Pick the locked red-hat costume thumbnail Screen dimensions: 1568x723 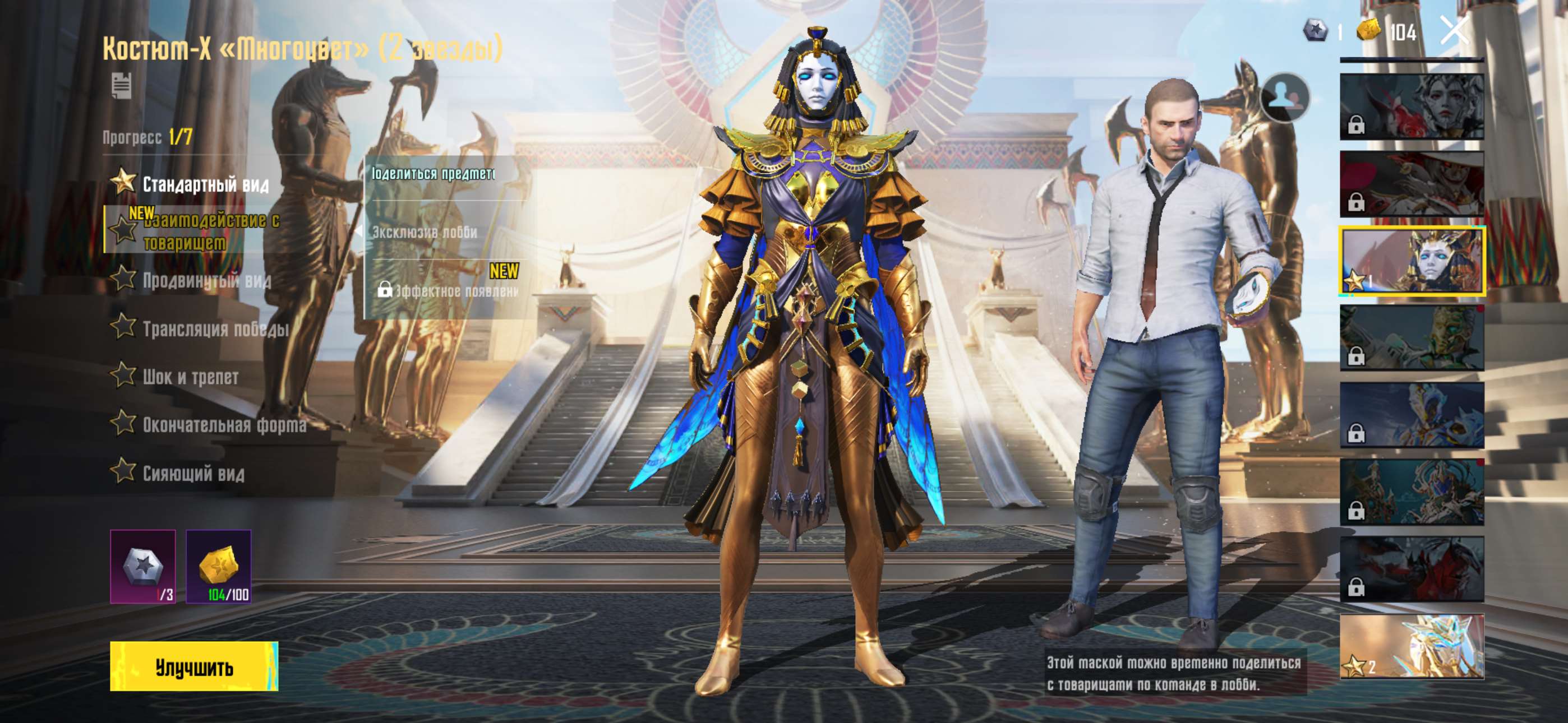click(x=1412, y=184)
